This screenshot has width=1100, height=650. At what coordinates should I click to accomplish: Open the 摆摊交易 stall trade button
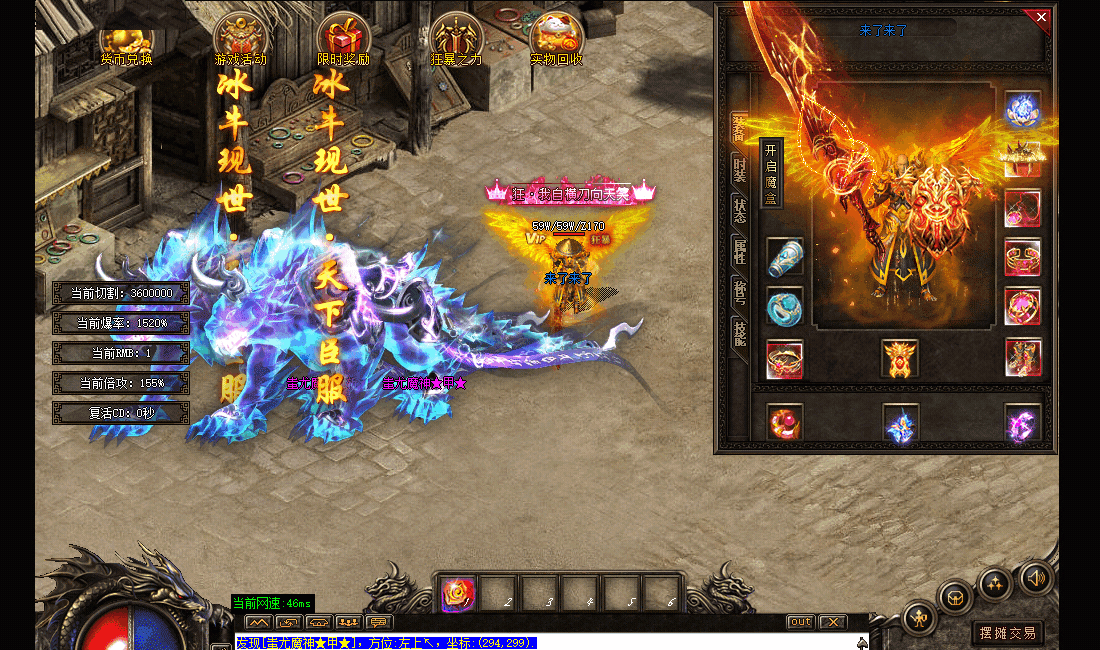pos(1008,633)
